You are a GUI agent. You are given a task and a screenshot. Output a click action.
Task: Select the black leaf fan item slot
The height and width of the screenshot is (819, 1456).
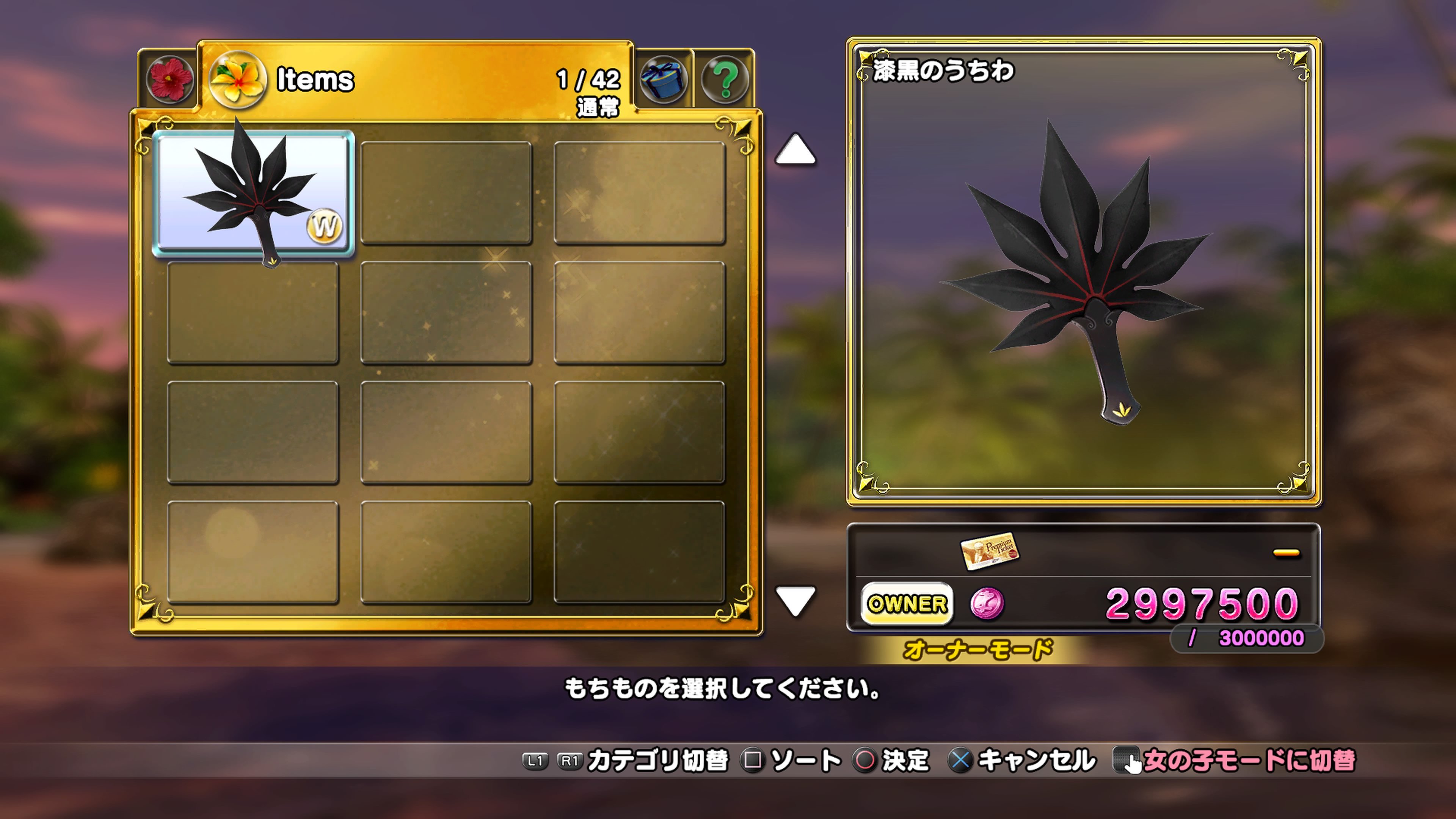click(x=253, y=194)
